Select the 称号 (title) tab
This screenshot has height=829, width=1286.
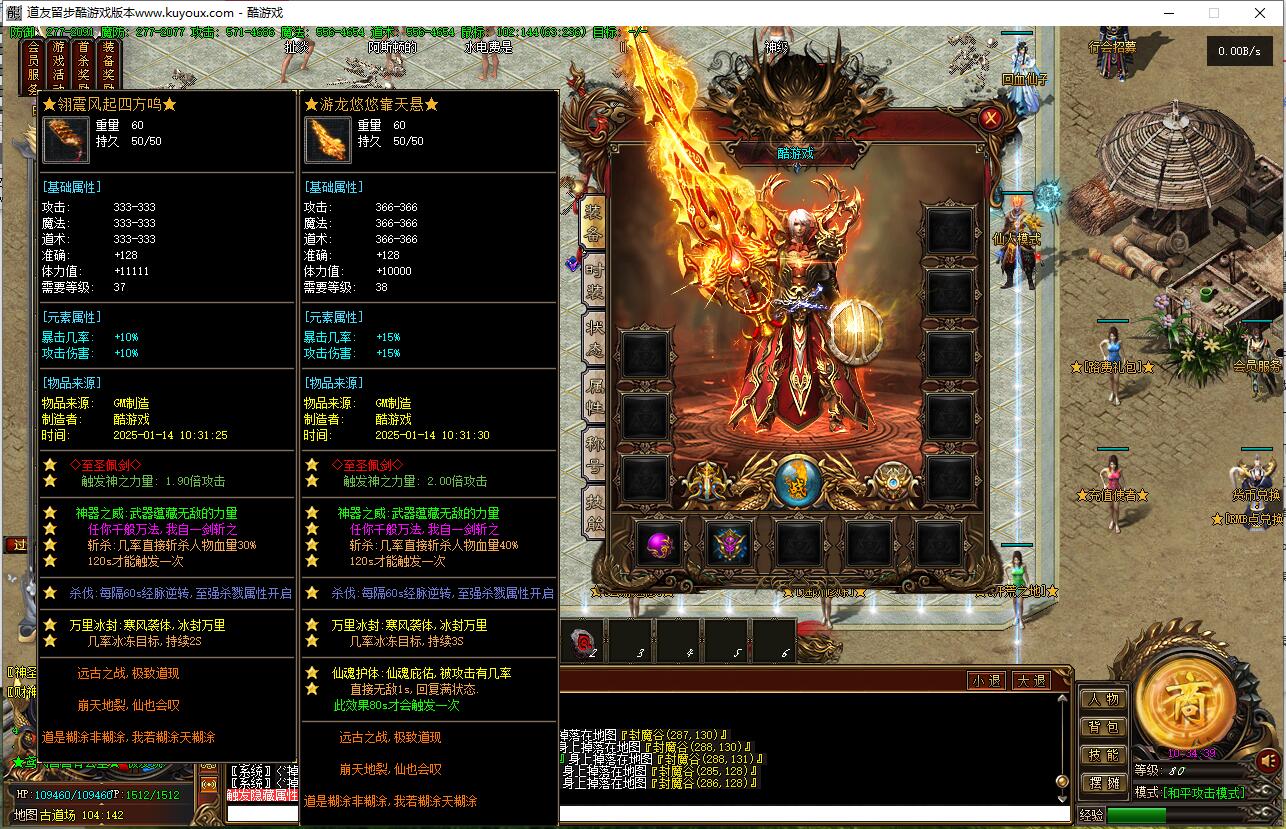pyautogui.click(x=594, y=452)
